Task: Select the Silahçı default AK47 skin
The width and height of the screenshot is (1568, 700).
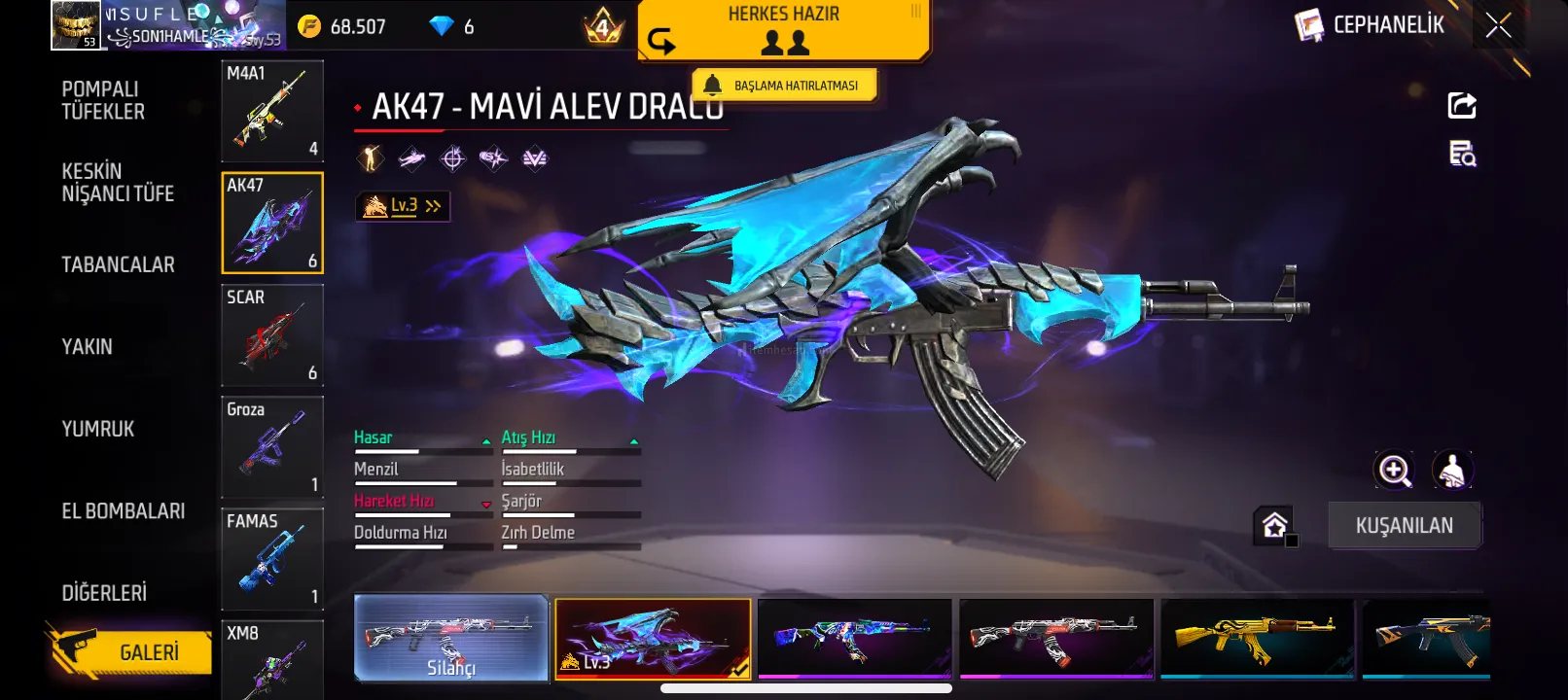Action: 451,638
